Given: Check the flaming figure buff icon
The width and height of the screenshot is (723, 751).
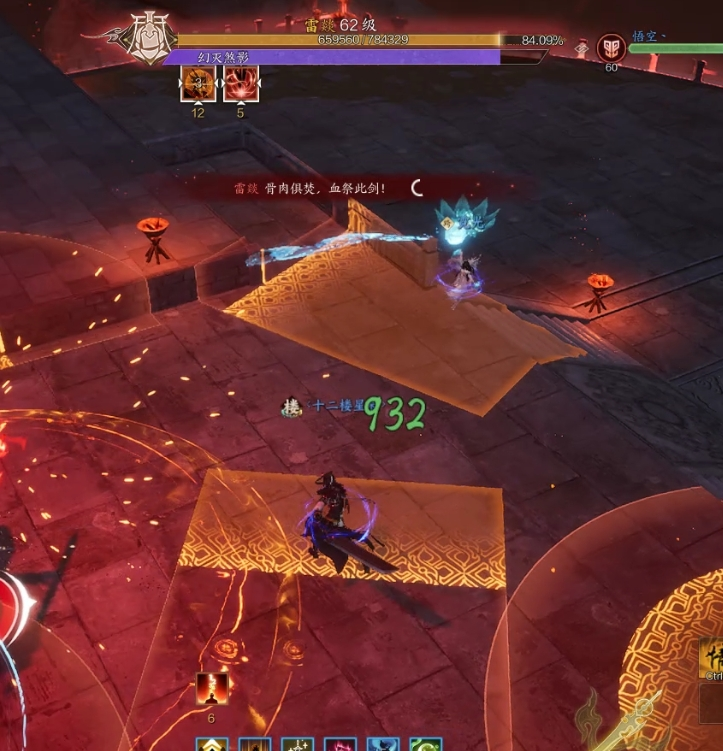Looking at the screenshot, I should click(x=211, y=688).
